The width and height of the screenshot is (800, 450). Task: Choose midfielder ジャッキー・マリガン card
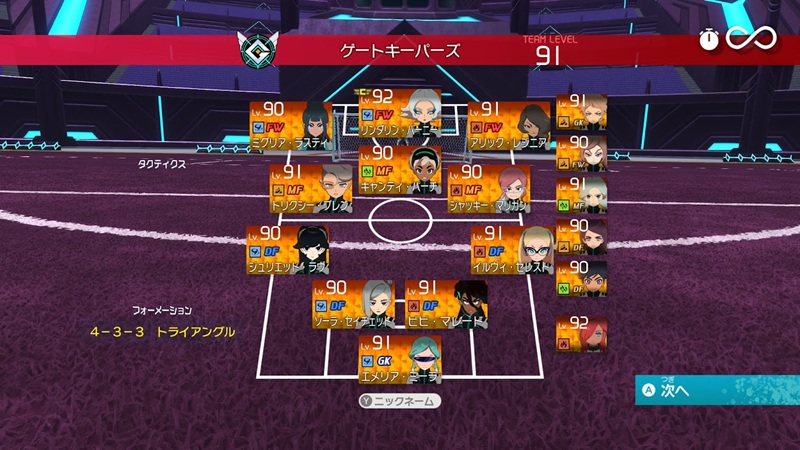pos(489,189)
